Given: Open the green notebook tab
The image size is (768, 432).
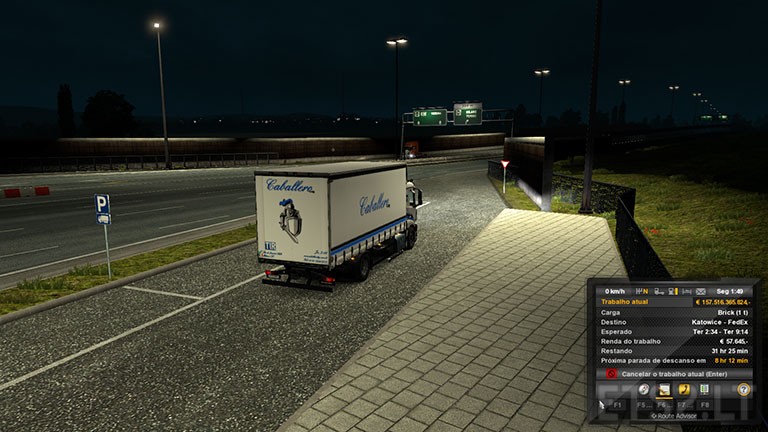Looking at the screenshot, I should pyautogui.click(x=704, y=389).
